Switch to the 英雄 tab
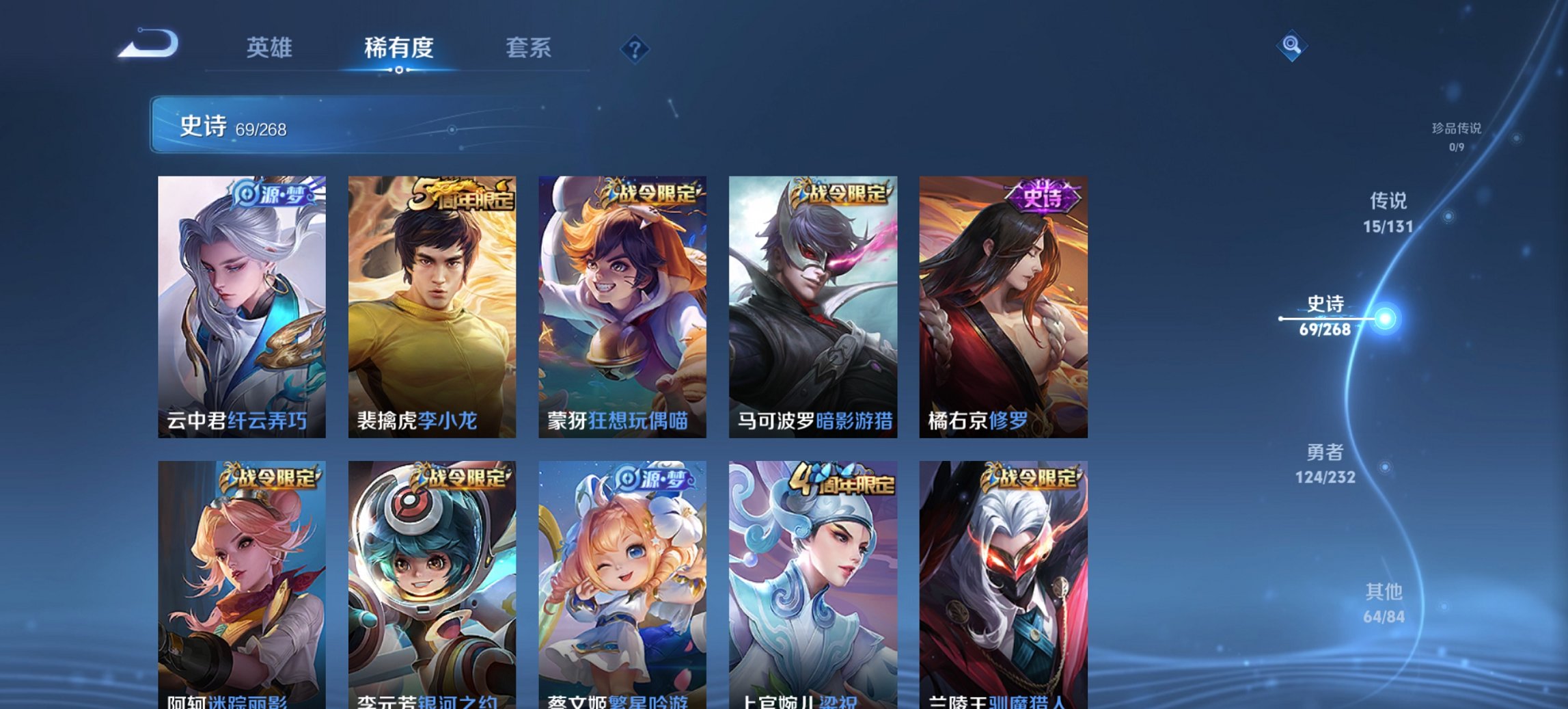Image resolution: width=1568 pixels, height=709 pixels. pyautogui.click(x=271, y=48)
